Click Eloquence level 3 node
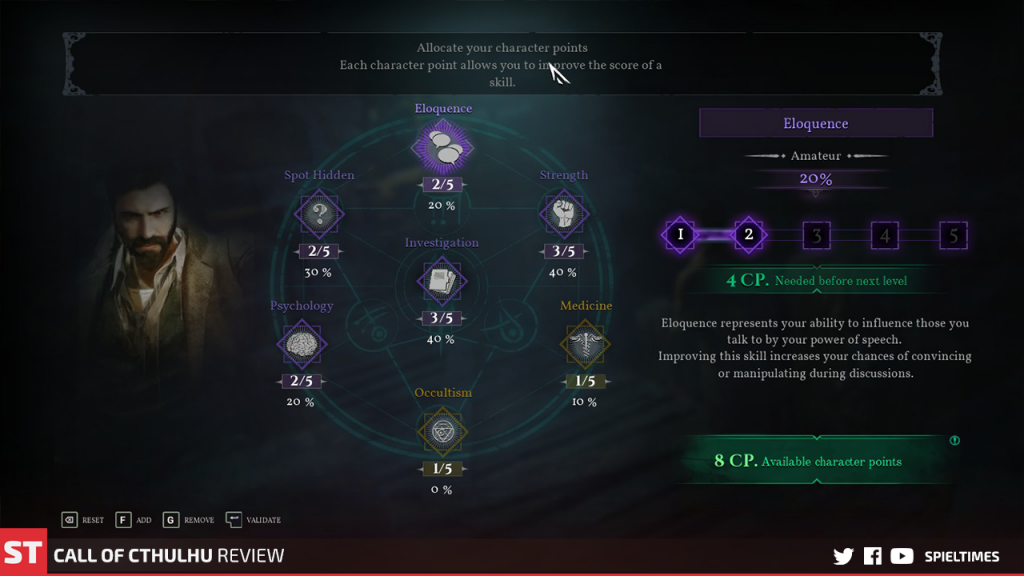The height and width of the screenshot is (576, 1024). click(x=817, y=236)
